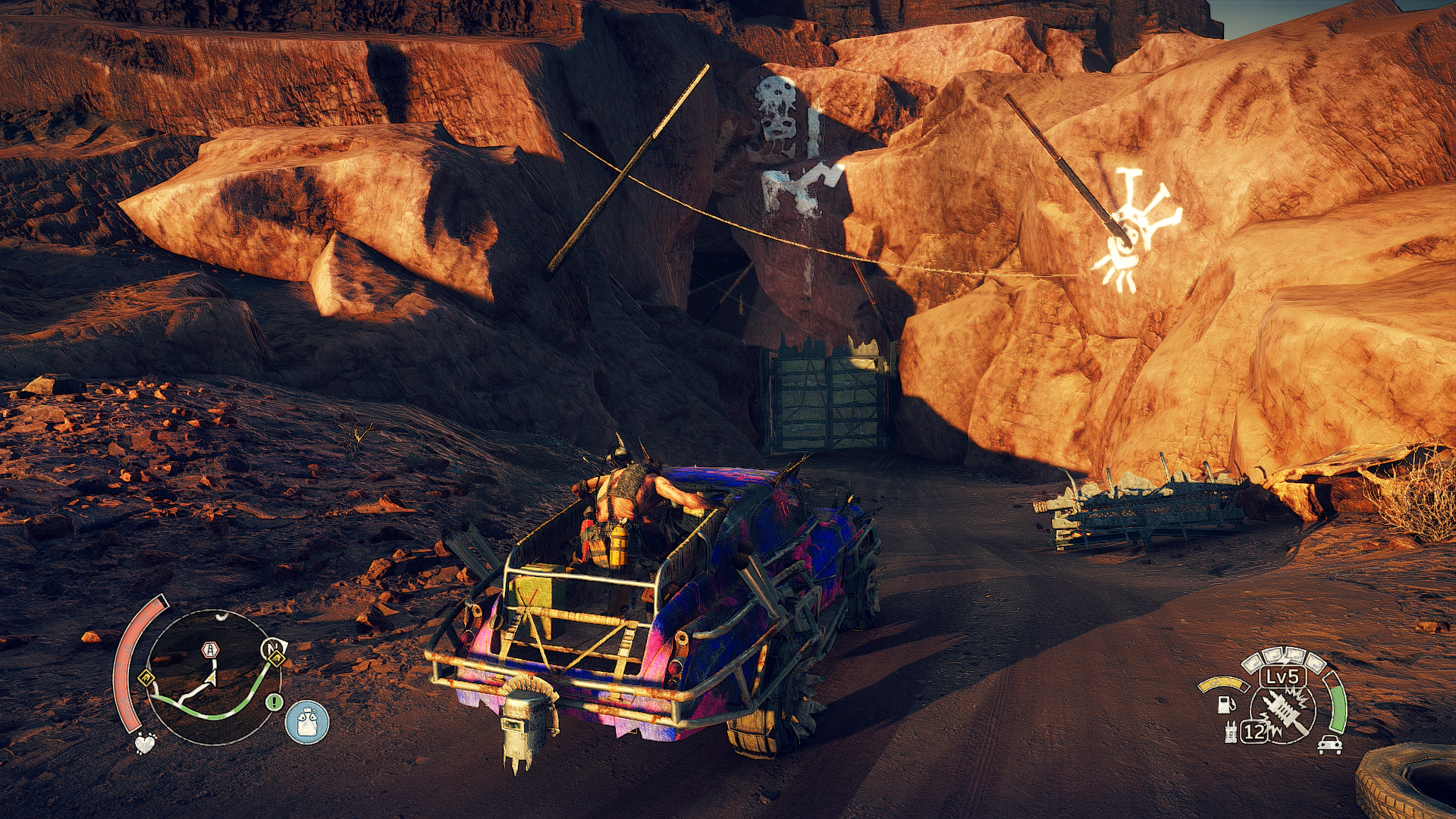Click the N compass indicator on the minimap
Viewport: 1456px width, 819px height.
[x=270, y=647]
